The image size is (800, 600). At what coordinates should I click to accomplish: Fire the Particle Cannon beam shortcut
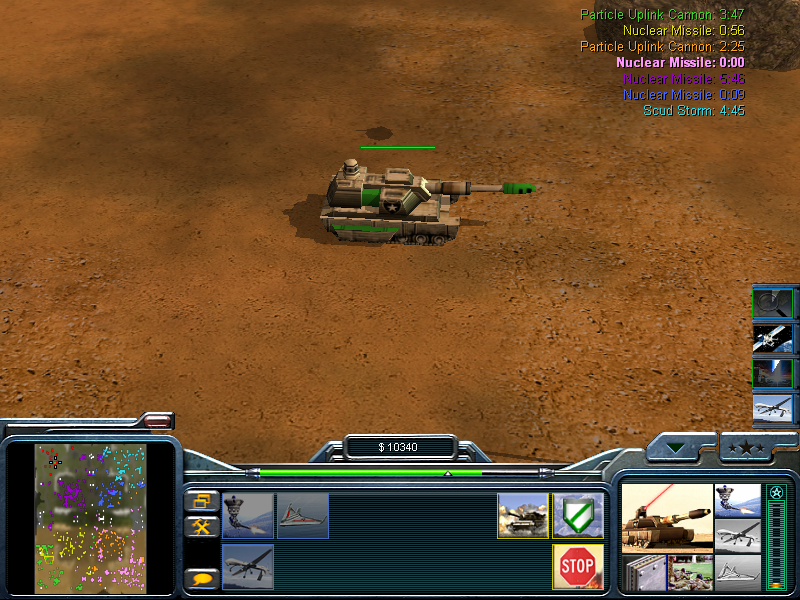773,373
